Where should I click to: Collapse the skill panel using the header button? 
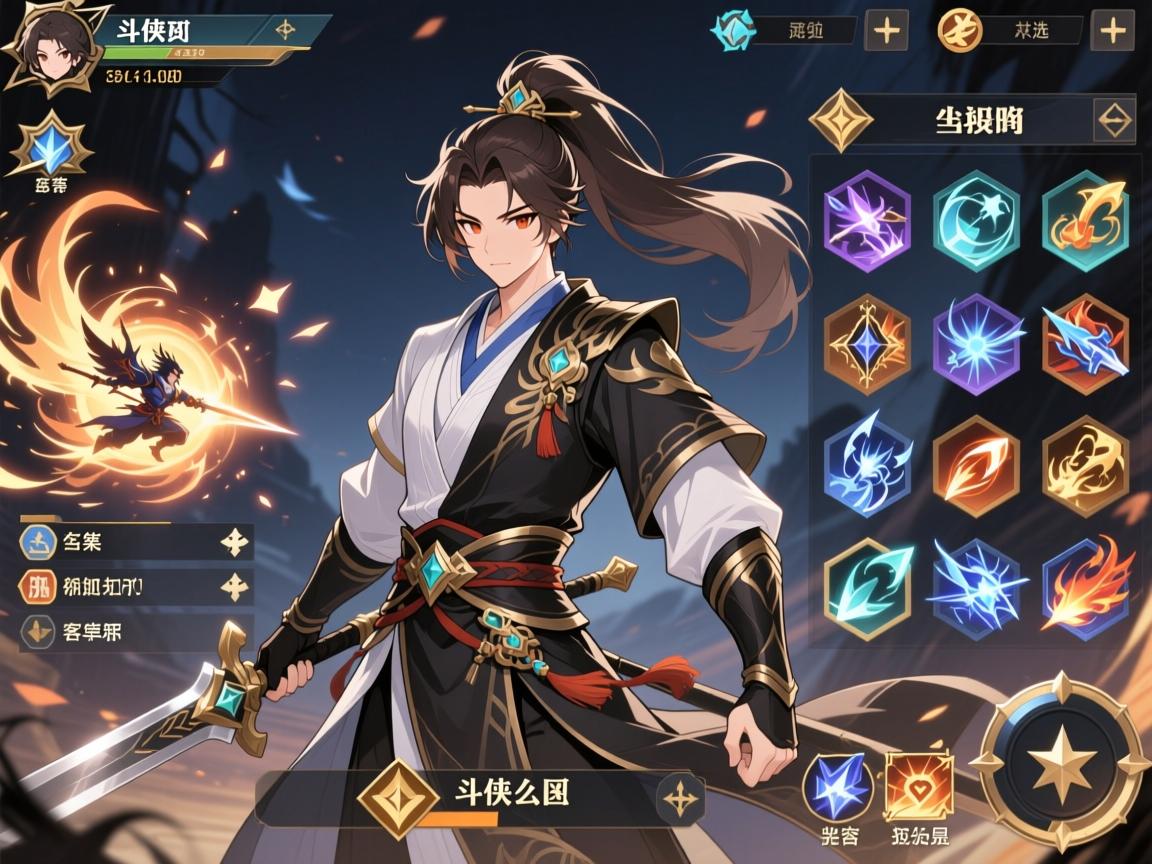point(1114,121)
